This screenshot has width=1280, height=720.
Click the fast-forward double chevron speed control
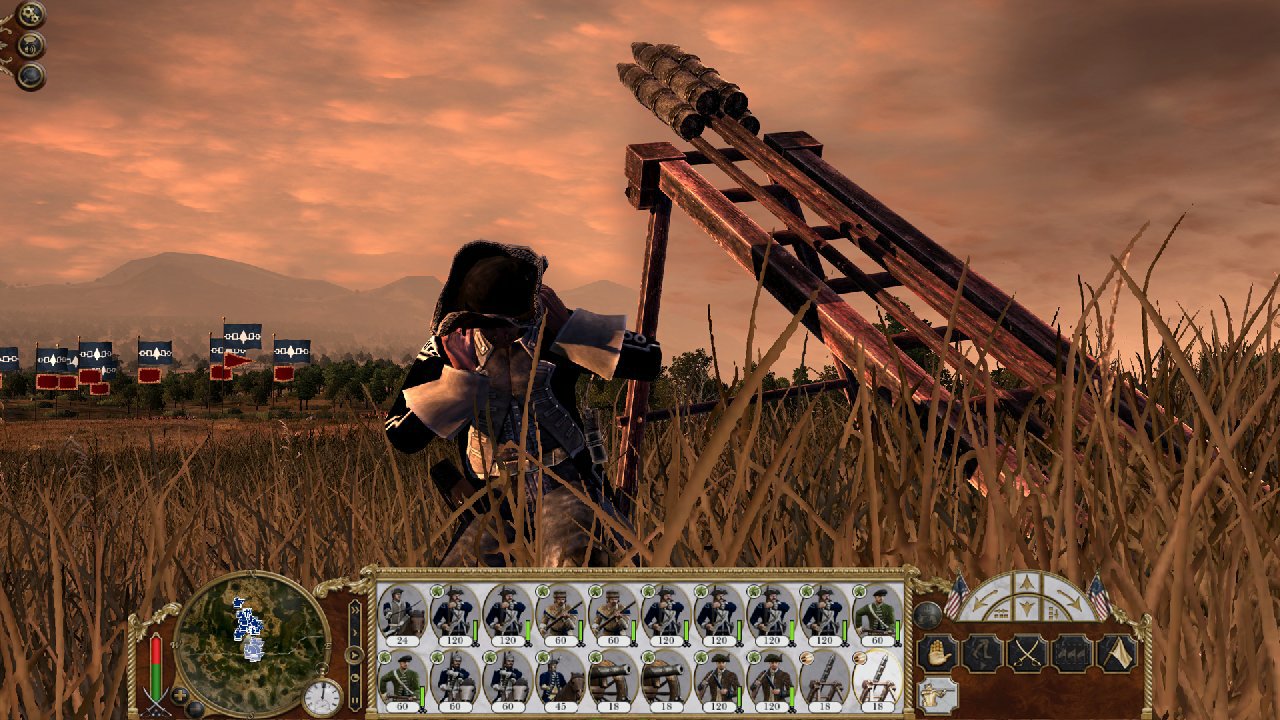355,610
